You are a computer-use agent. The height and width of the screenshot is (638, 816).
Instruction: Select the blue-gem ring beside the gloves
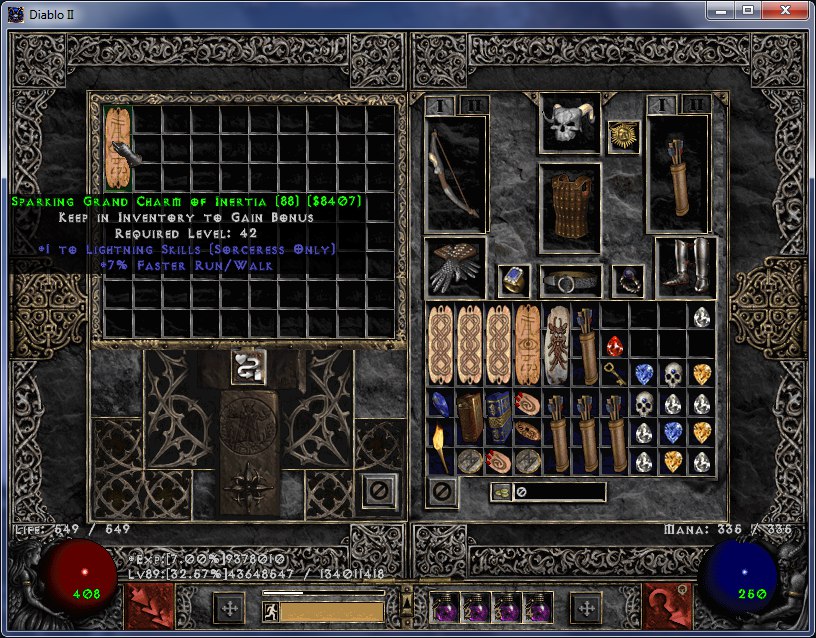tap(514, 281)
